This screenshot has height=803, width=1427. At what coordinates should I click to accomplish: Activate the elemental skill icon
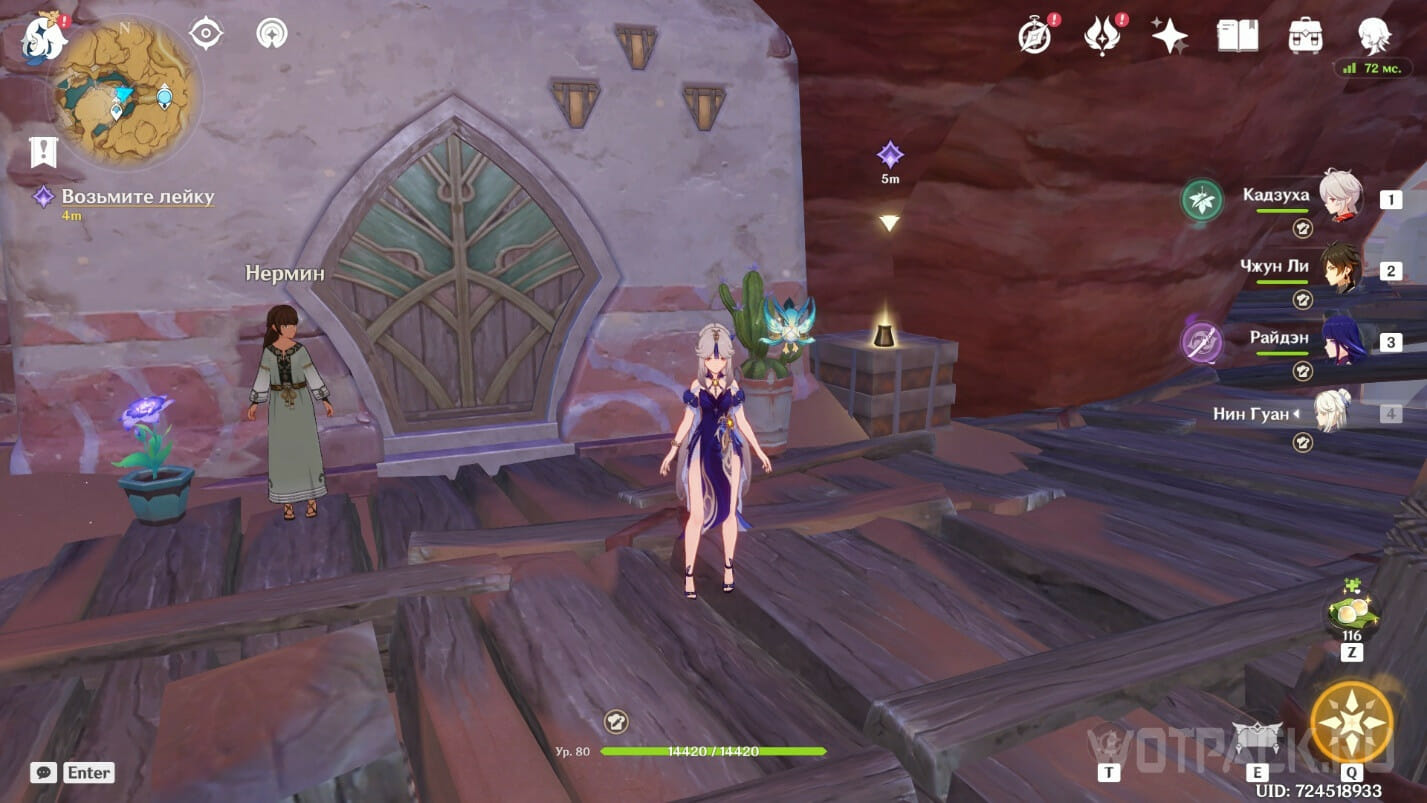click(1257, 741)
